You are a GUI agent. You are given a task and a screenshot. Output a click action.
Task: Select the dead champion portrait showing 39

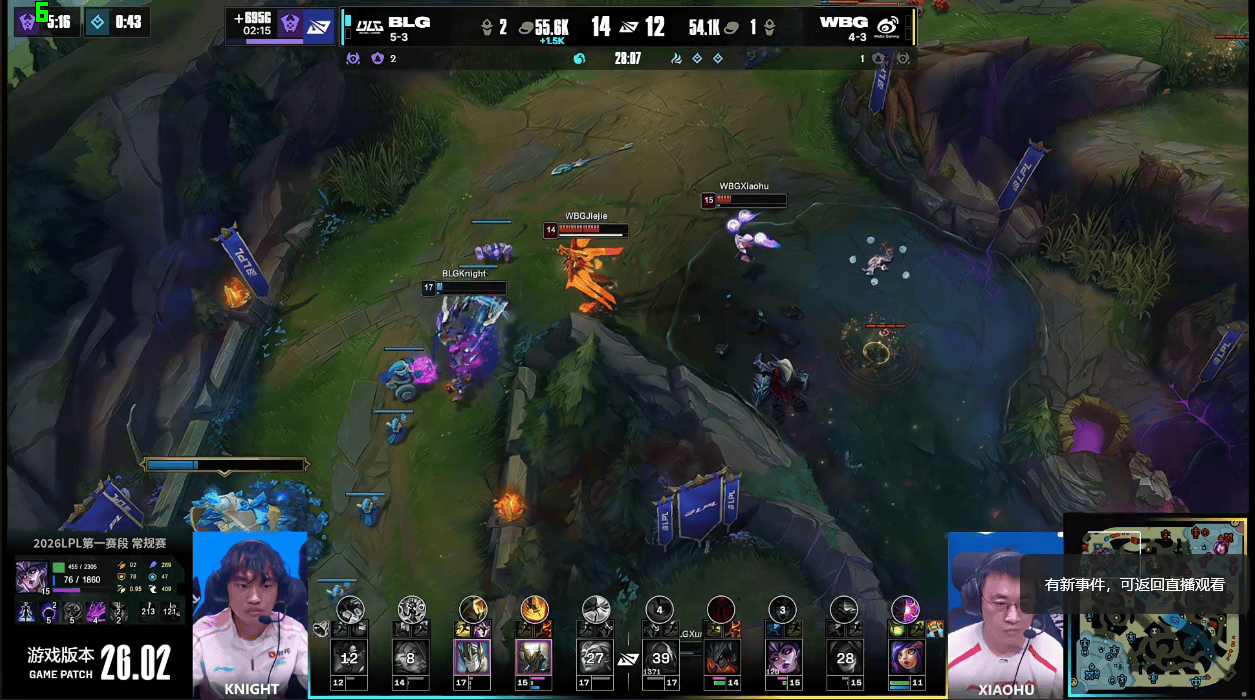(659, 658)
